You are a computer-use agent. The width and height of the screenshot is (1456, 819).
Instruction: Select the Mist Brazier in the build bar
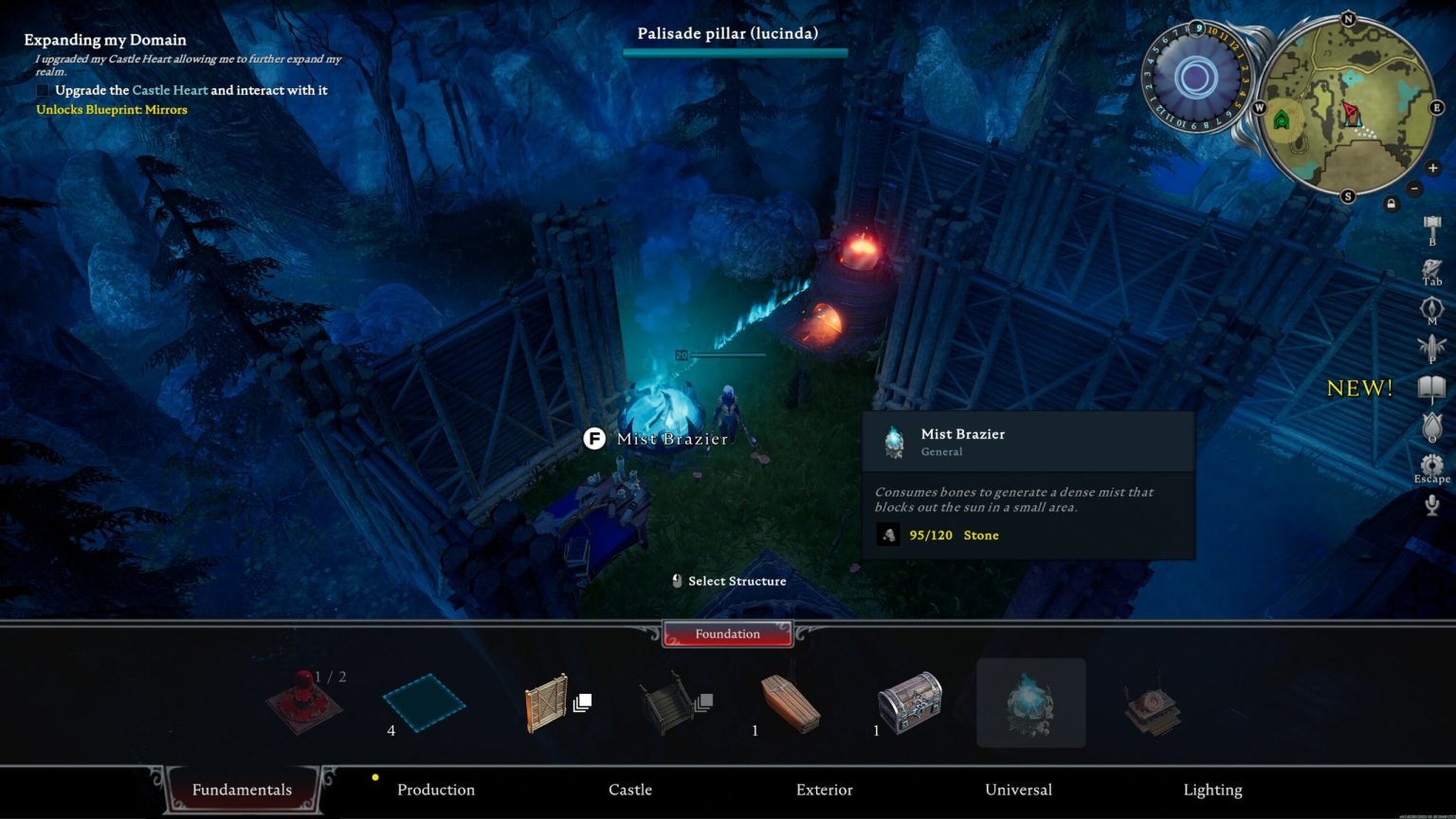pyautogui.click(x=1030, y=701)
